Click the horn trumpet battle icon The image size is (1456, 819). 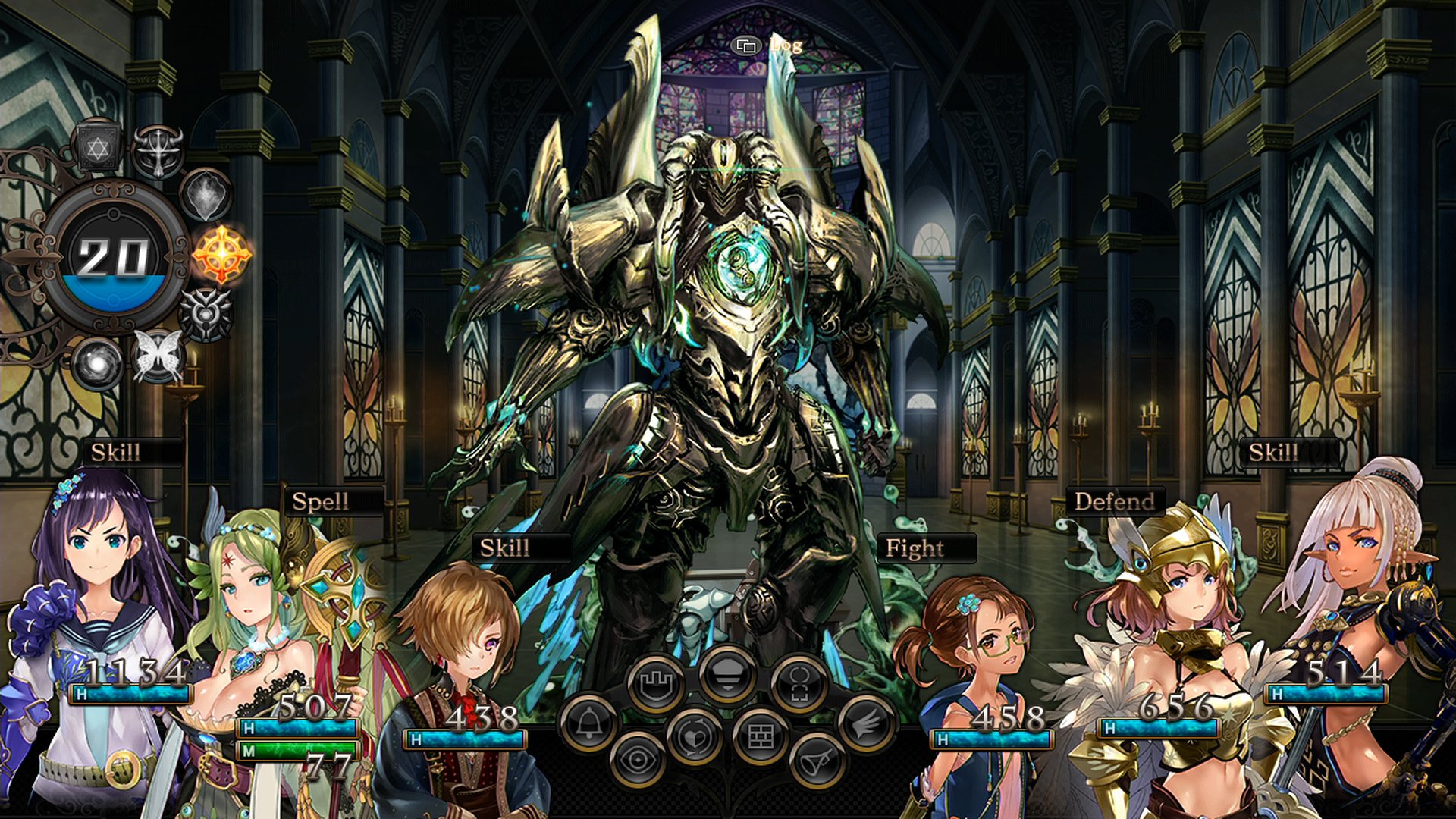coord(817,759)
